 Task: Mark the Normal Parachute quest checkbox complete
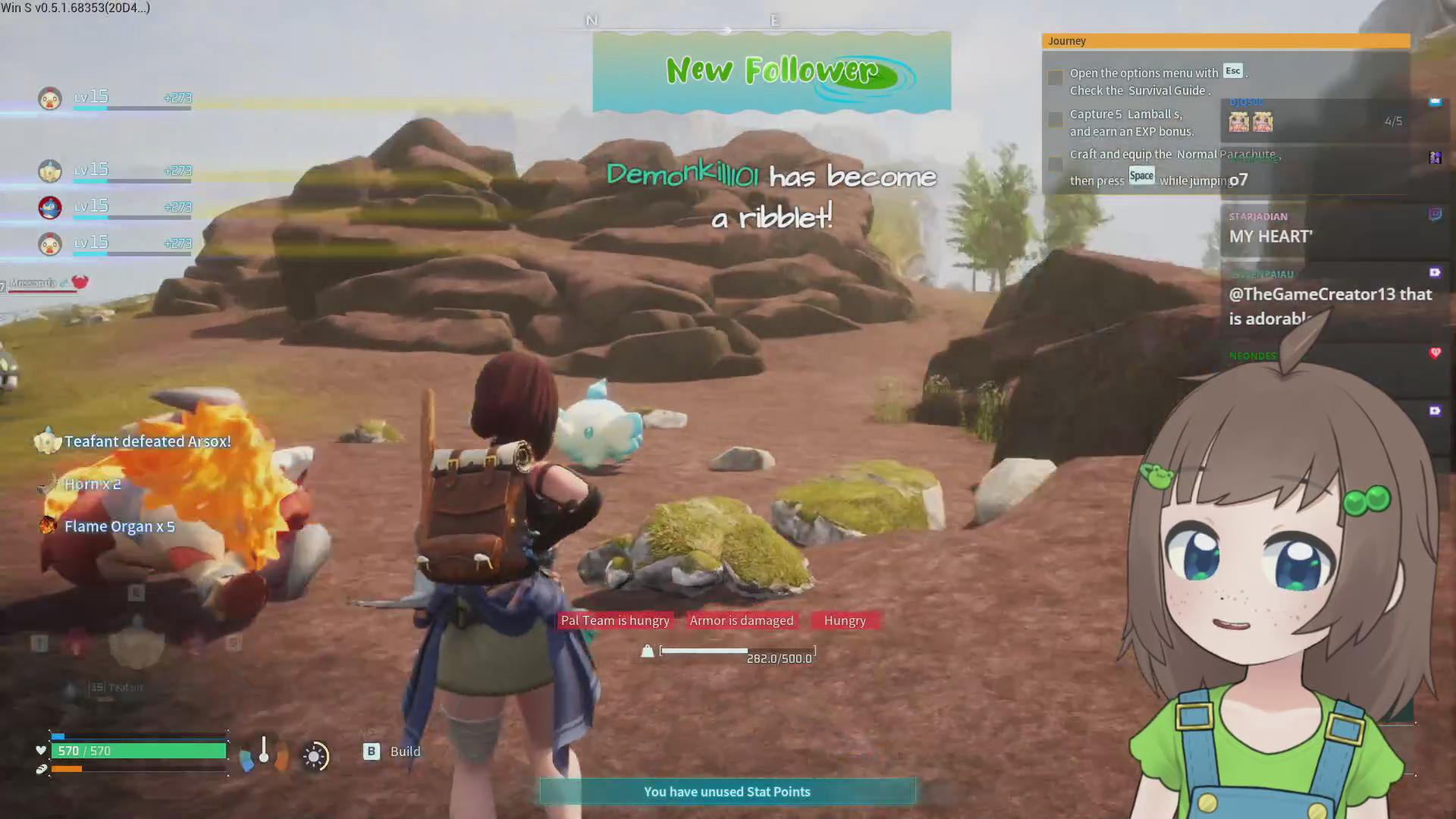(1055, 165)
